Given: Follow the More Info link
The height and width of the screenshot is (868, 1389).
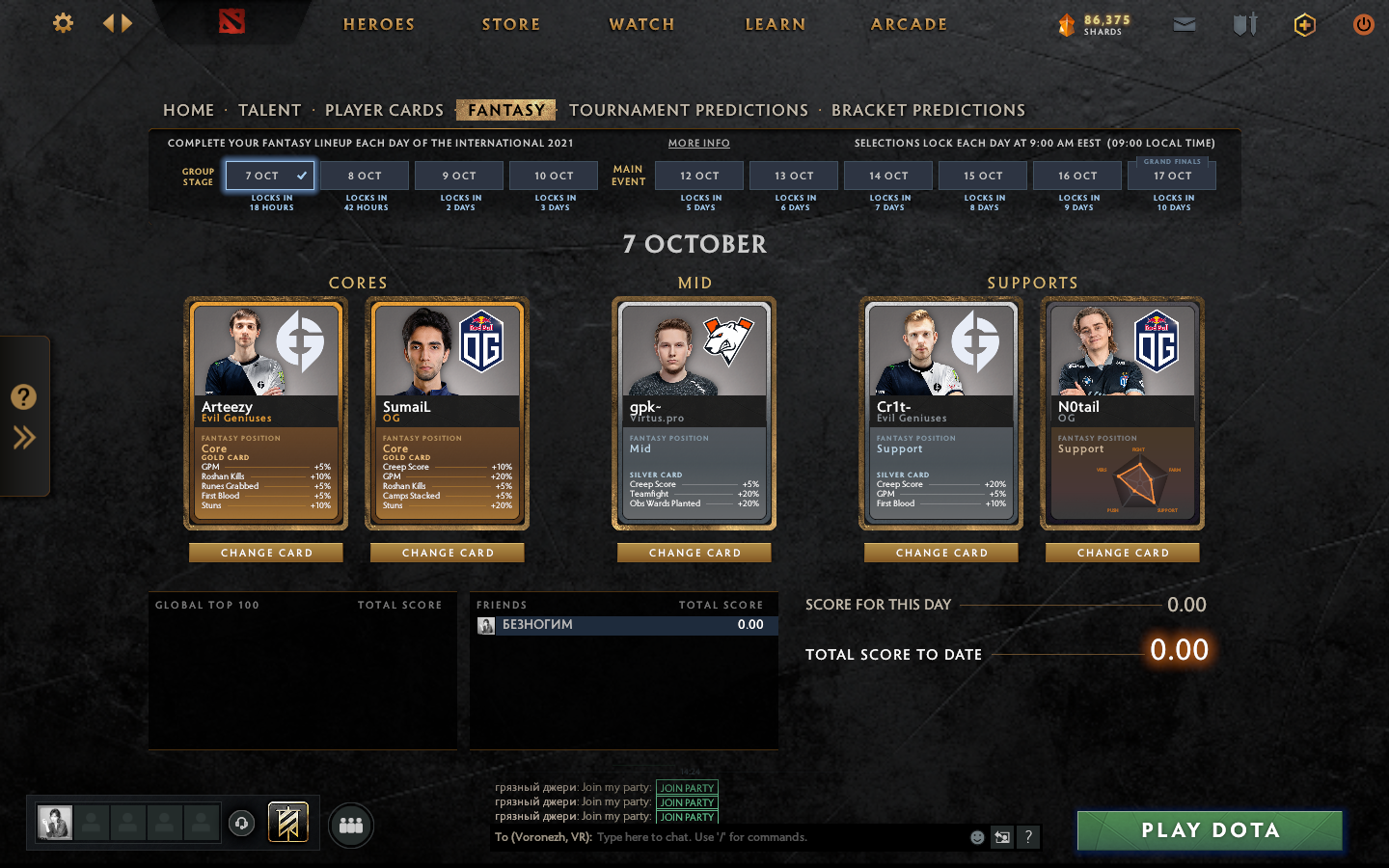Looking at the screenshot, I should click(699, 143).
